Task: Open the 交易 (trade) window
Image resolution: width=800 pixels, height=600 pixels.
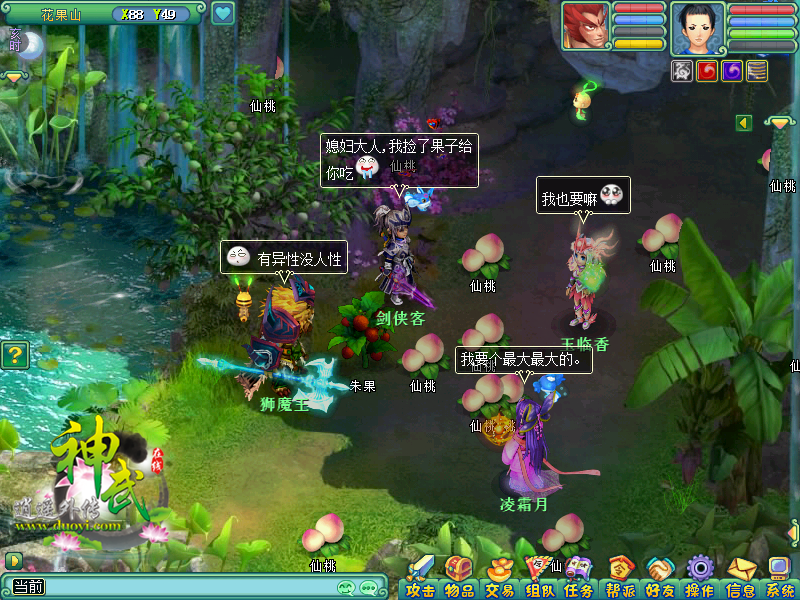Action: click(x=499, y=577)
